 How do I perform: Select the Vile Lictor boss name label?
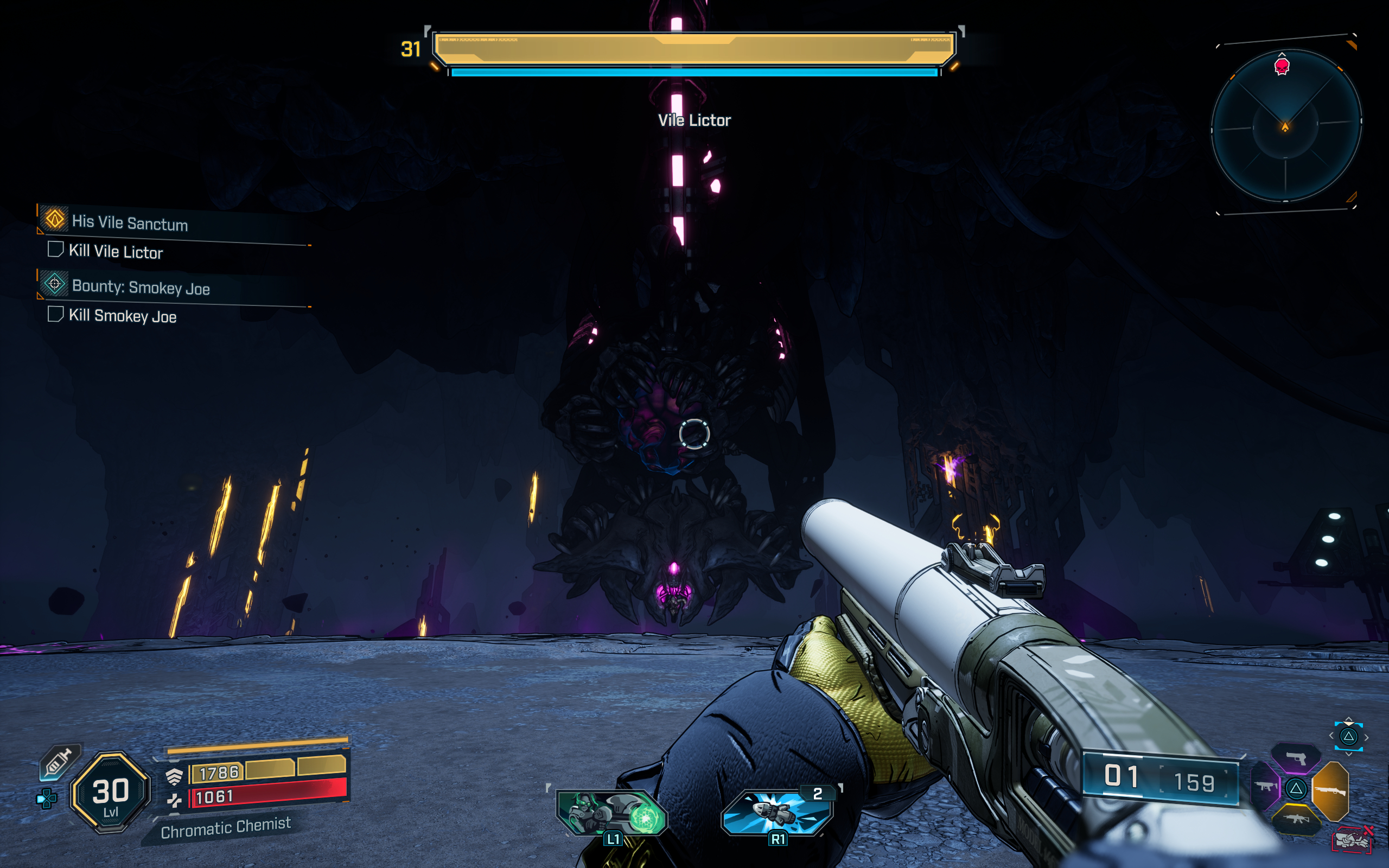click(694, 119)
